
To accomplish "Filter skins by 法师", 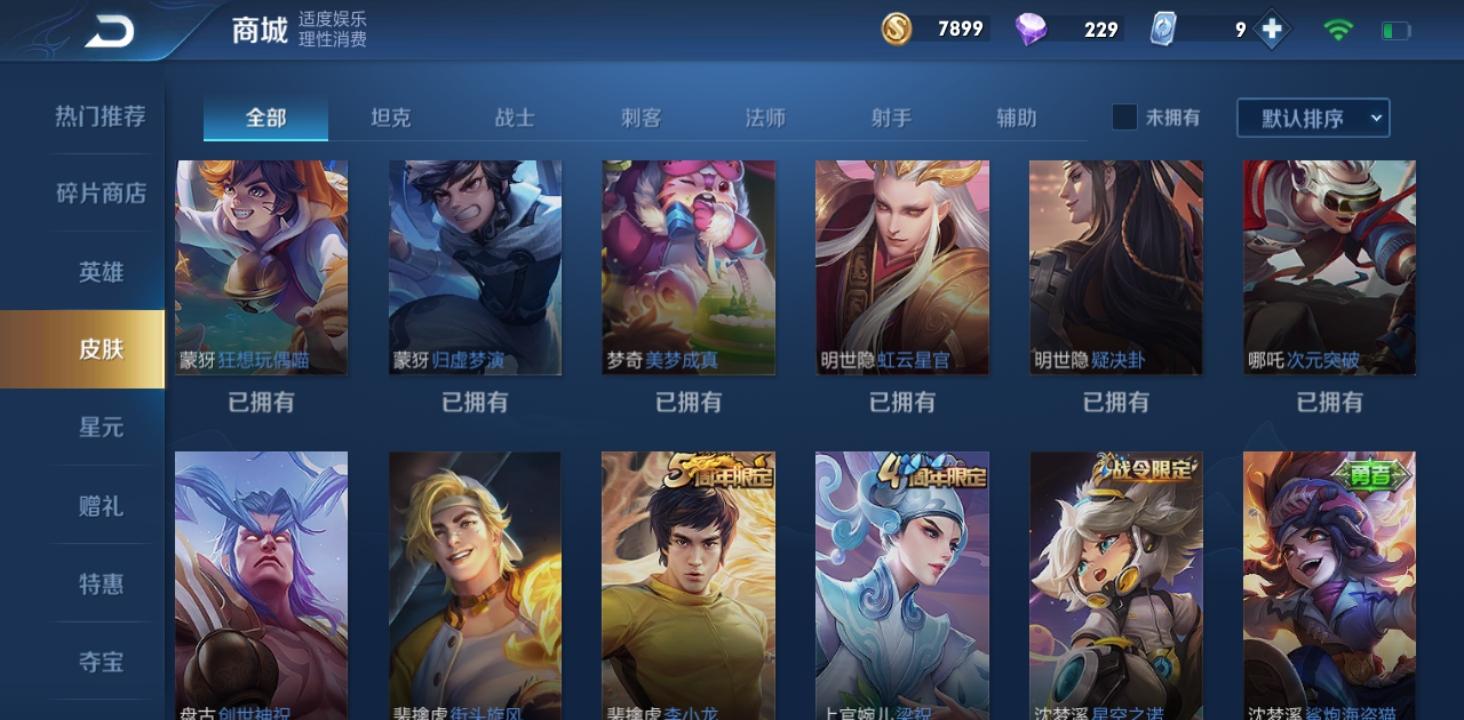I will pos(765,118).
